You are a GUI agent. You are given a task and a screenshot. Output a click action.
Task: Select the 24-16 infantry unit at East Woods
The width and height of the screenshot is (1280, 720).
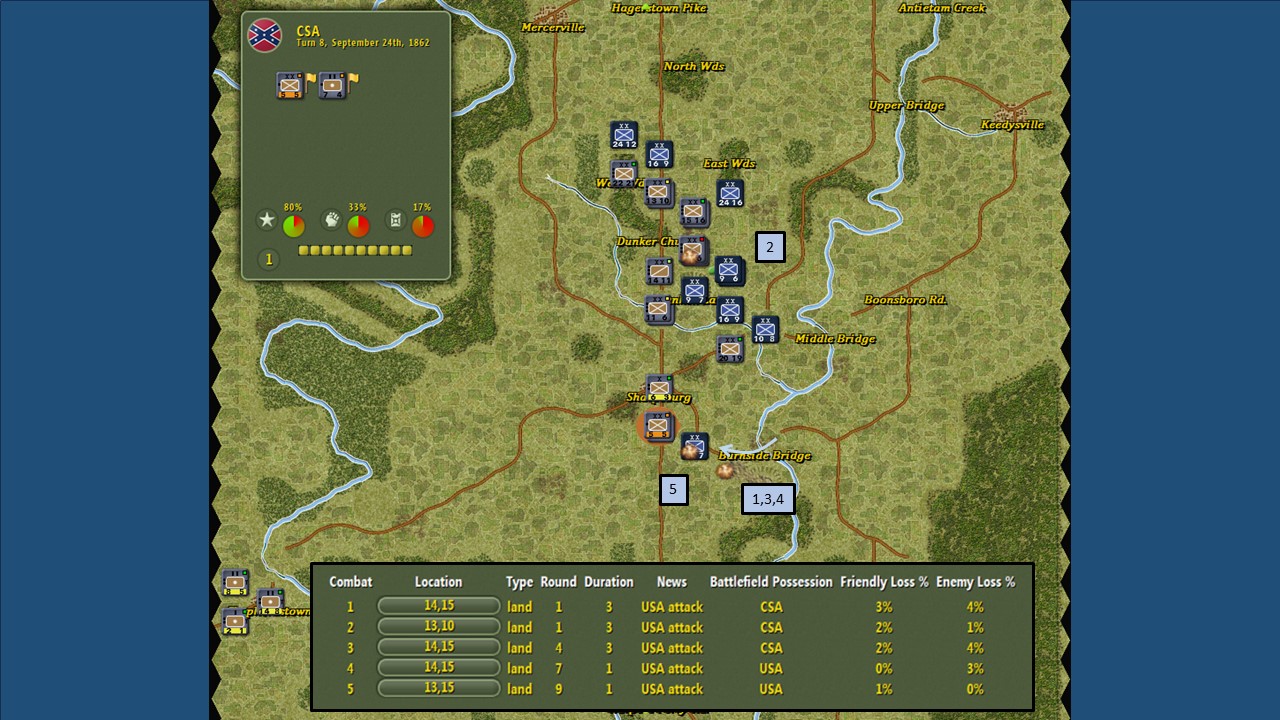pos(730,192)
